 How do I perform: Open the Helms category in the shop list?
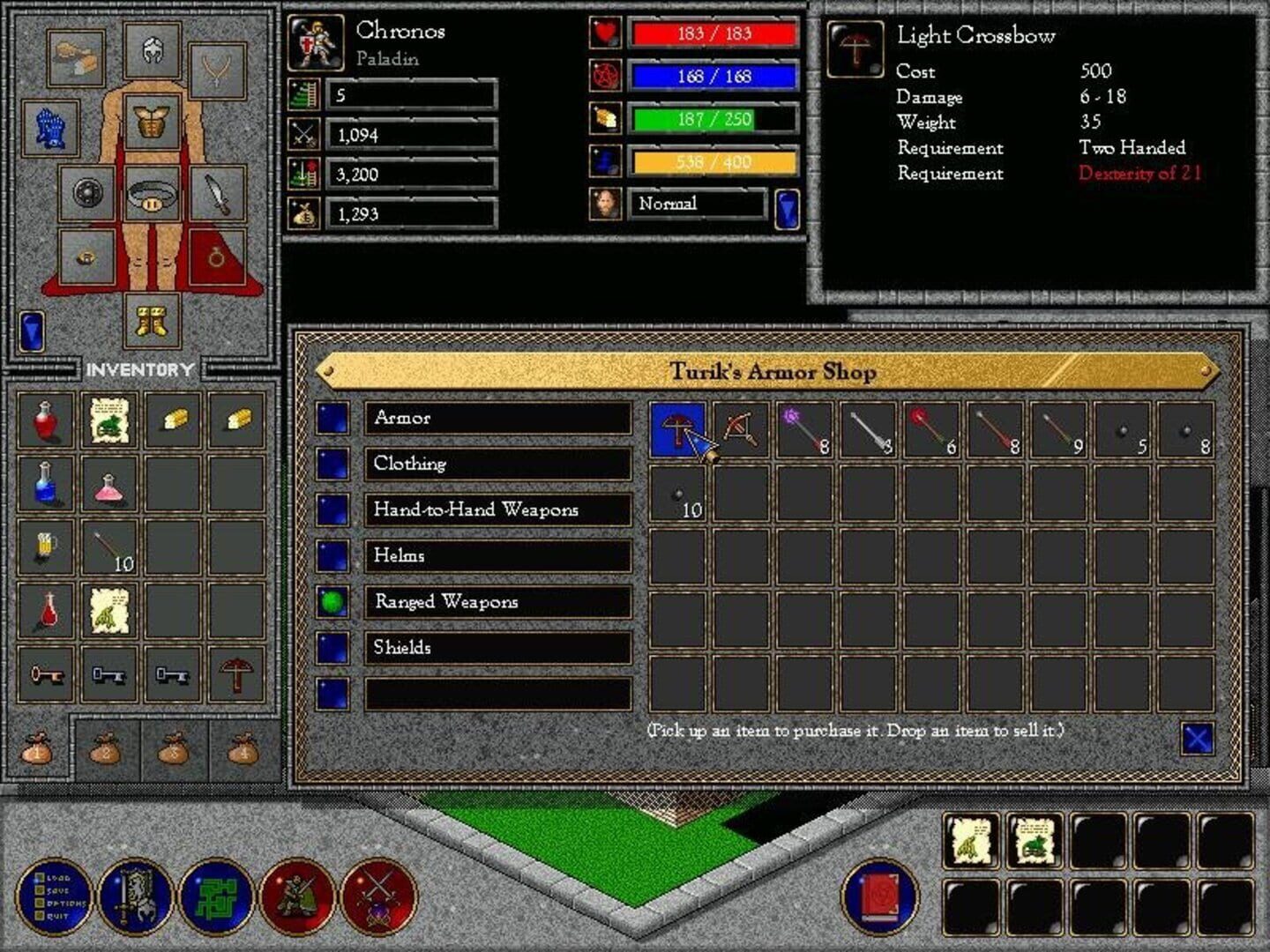point(497,556)
